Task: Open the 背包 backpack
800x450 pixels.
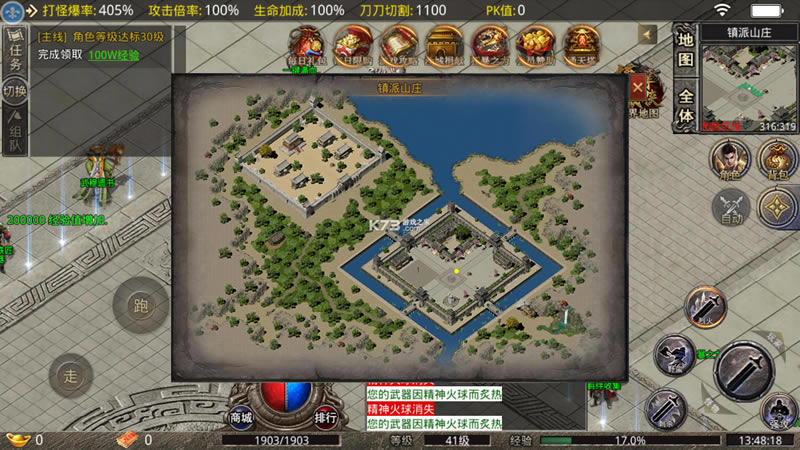Action: 776,160
